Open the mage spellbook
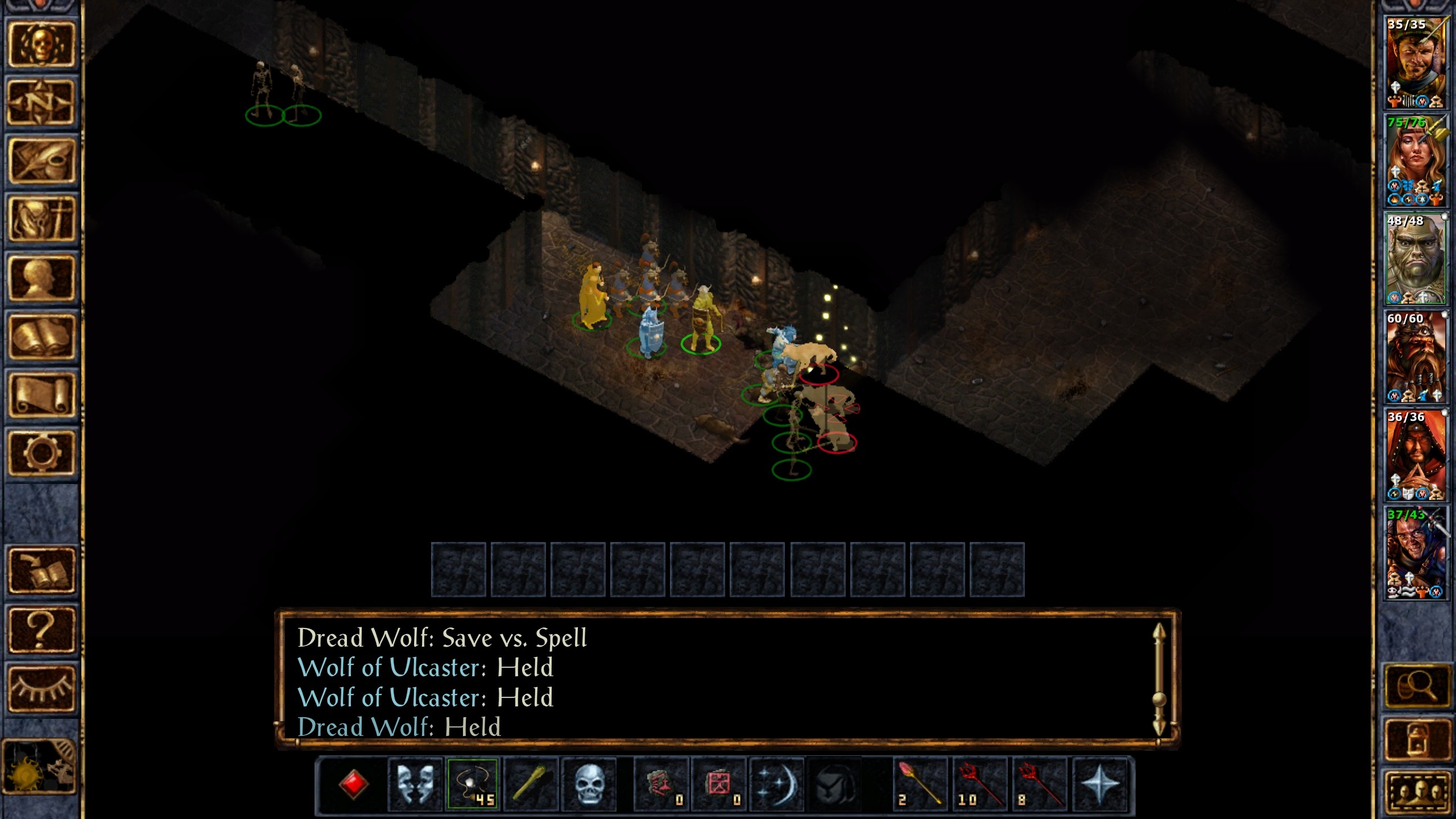This screenshot has height=819, width=1456. point(40,337)
